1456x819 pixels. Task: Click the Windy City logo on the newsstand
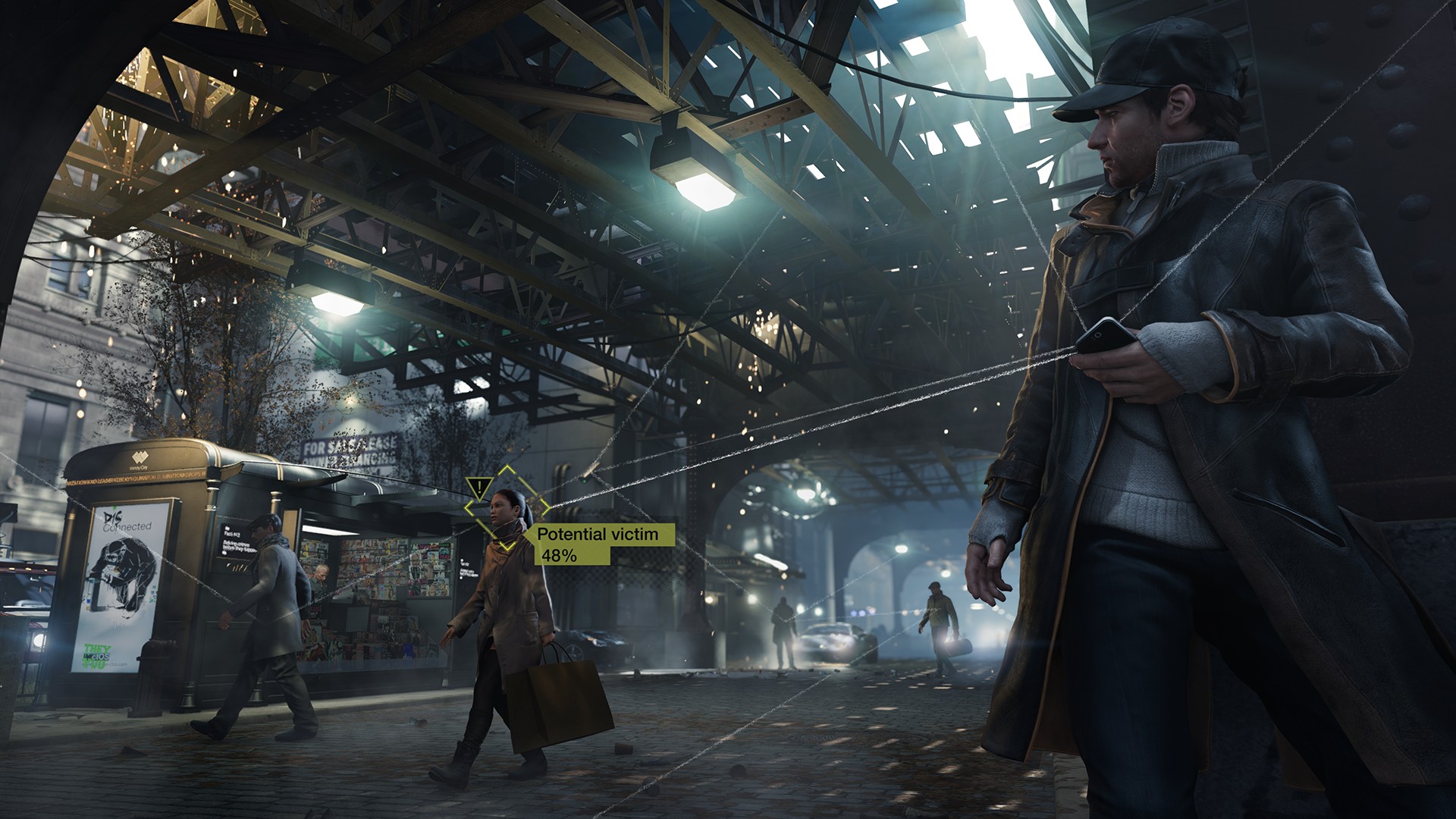(x=140, y=458)
